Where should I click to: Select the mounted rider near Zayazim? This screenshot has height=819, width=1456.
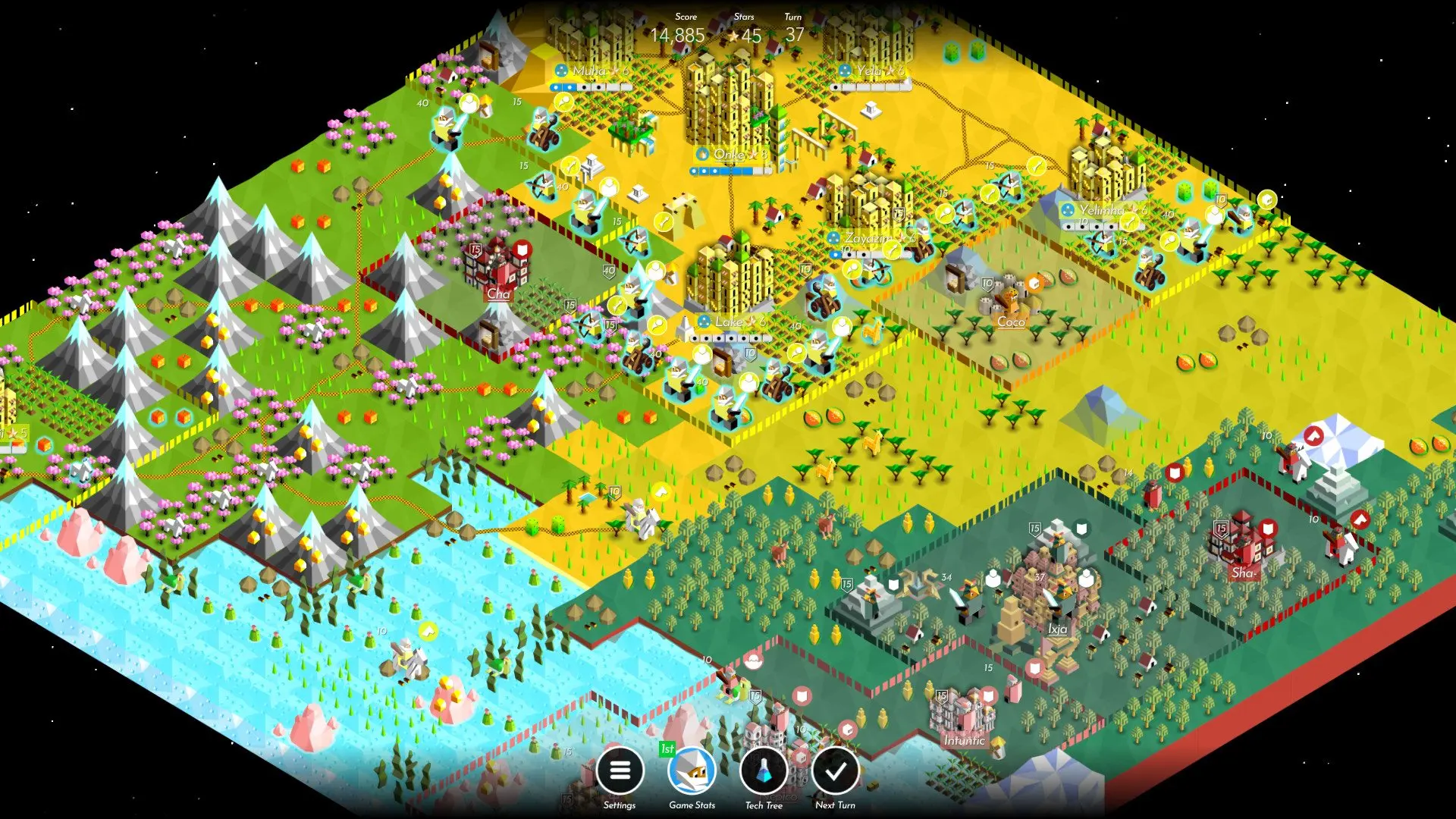(x=874, y=273)
